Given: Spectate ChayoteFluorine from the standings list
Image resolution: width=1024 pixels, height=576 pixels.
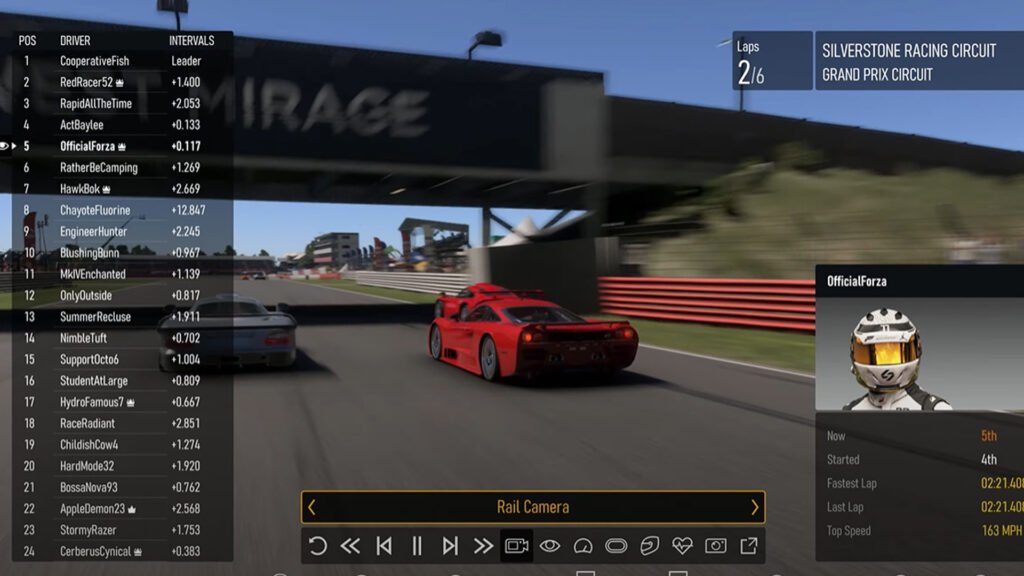Looking at the screenshot, I should click(95, 210).
